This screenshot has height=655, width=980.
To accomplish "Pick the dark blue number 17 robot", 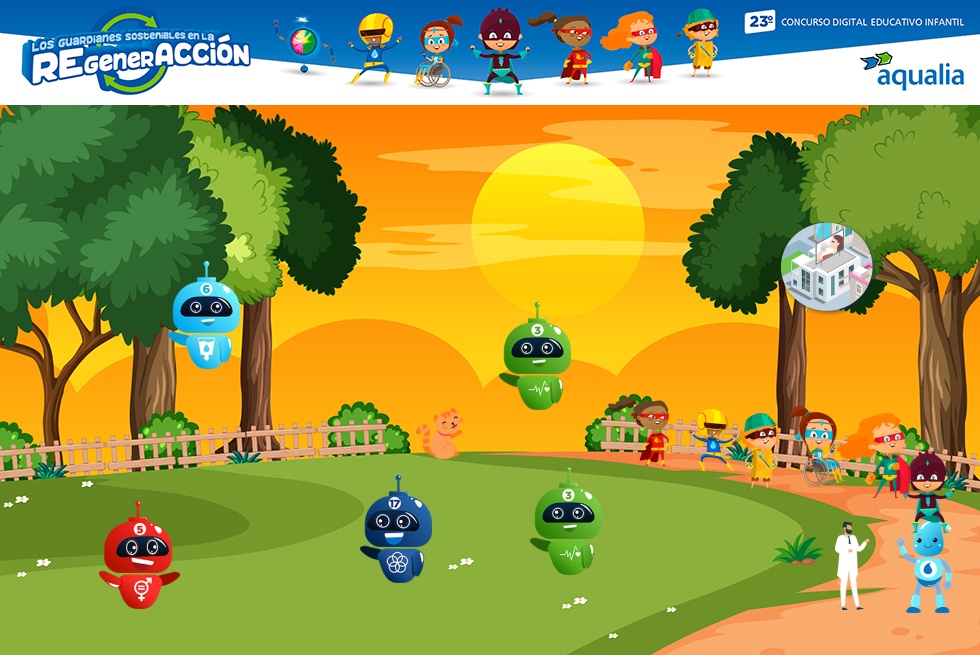I will [x=397, y=535].
